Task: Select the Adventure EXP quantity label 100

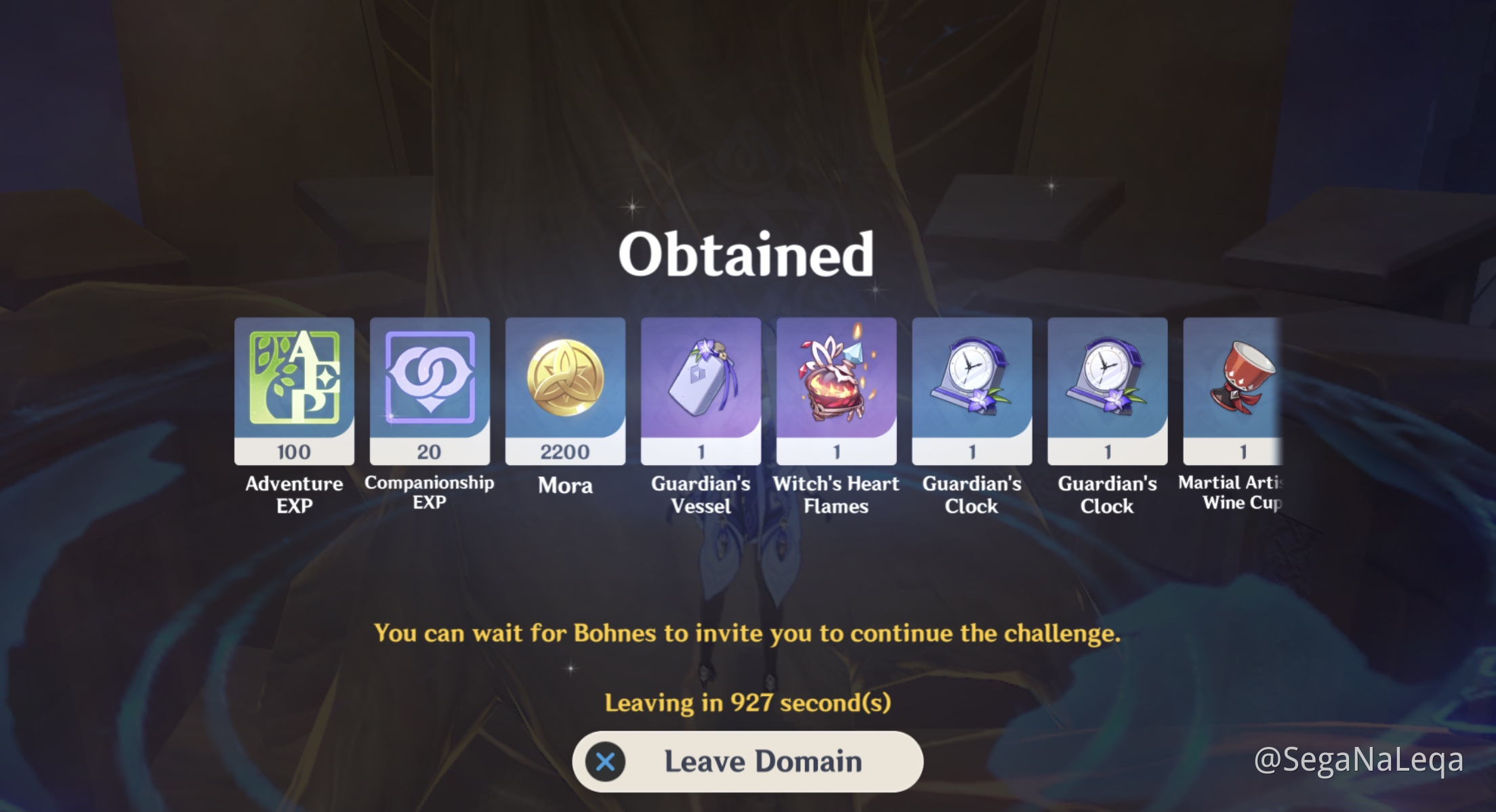Action: tap(293, 452)
